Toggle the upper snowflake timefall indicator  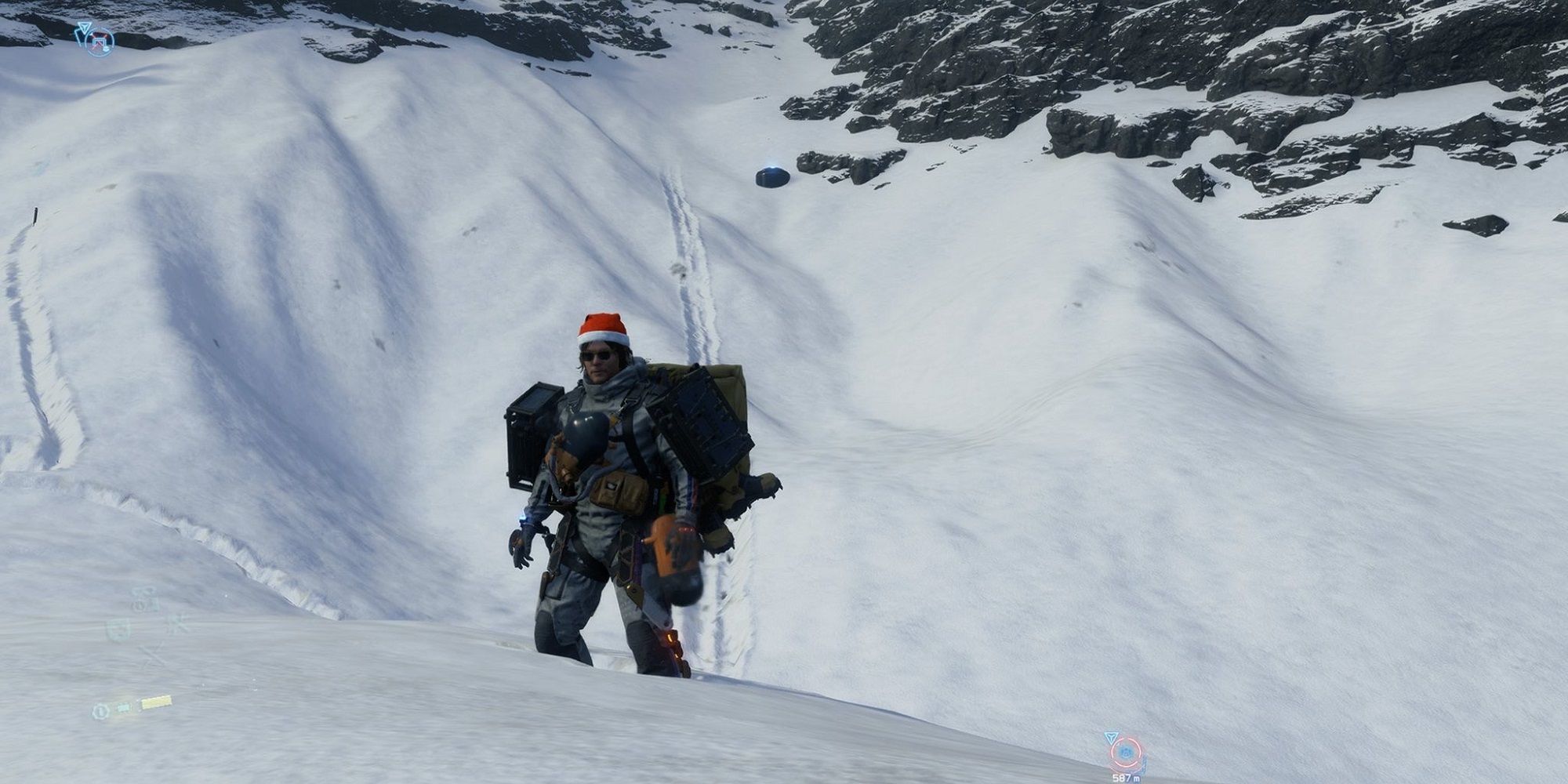coord(177,625)
